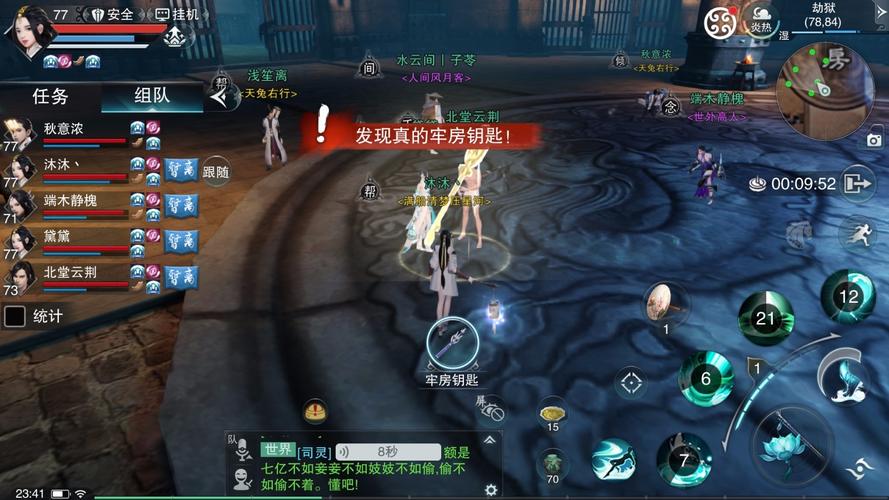The width and height of the screenshot is (889, 500).
Task: Open chat settings with the gear icon
Action: 490,489
